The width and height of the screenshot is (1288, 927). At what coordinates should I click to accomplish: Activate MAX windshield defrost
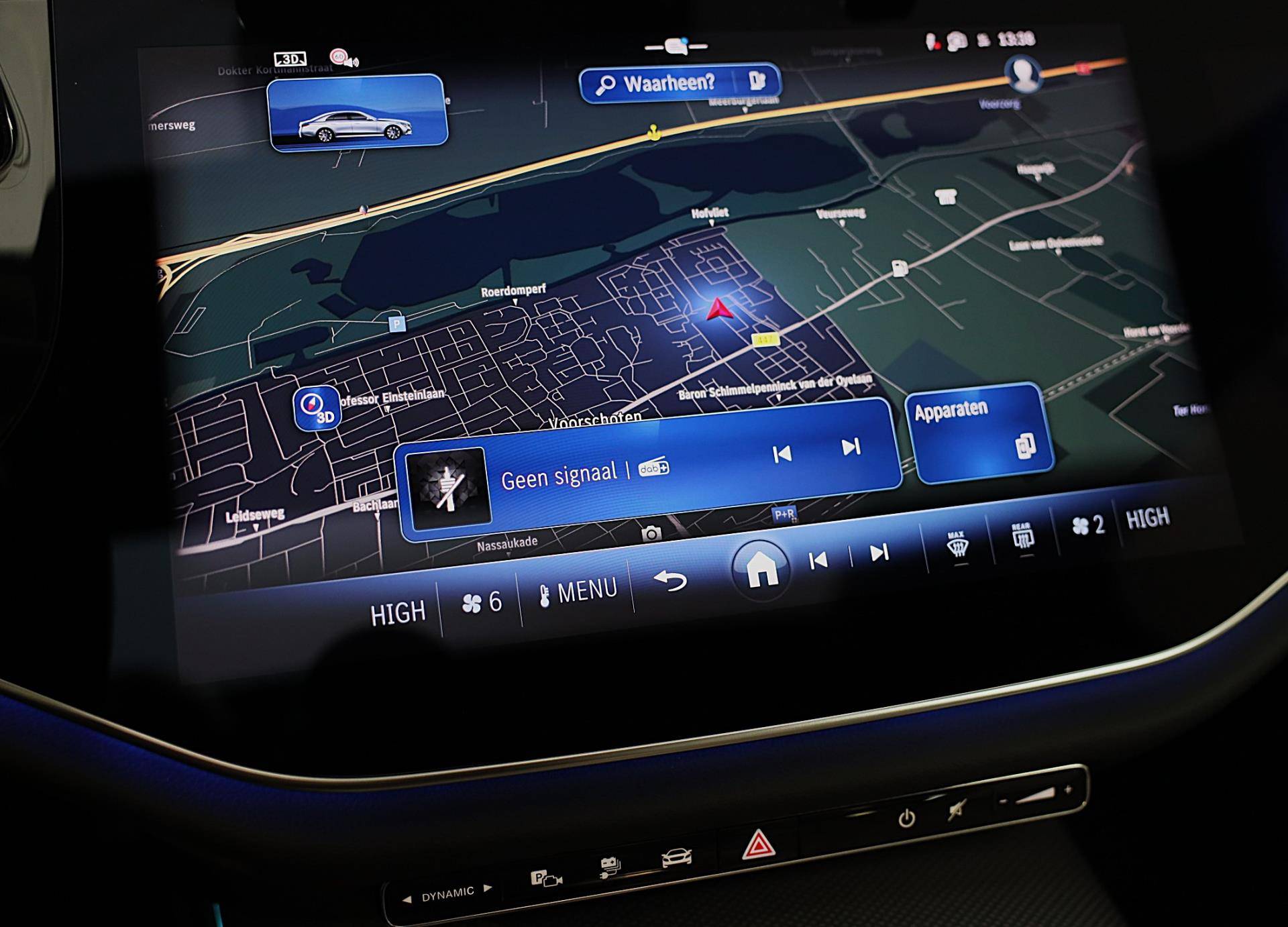[957, 545]
